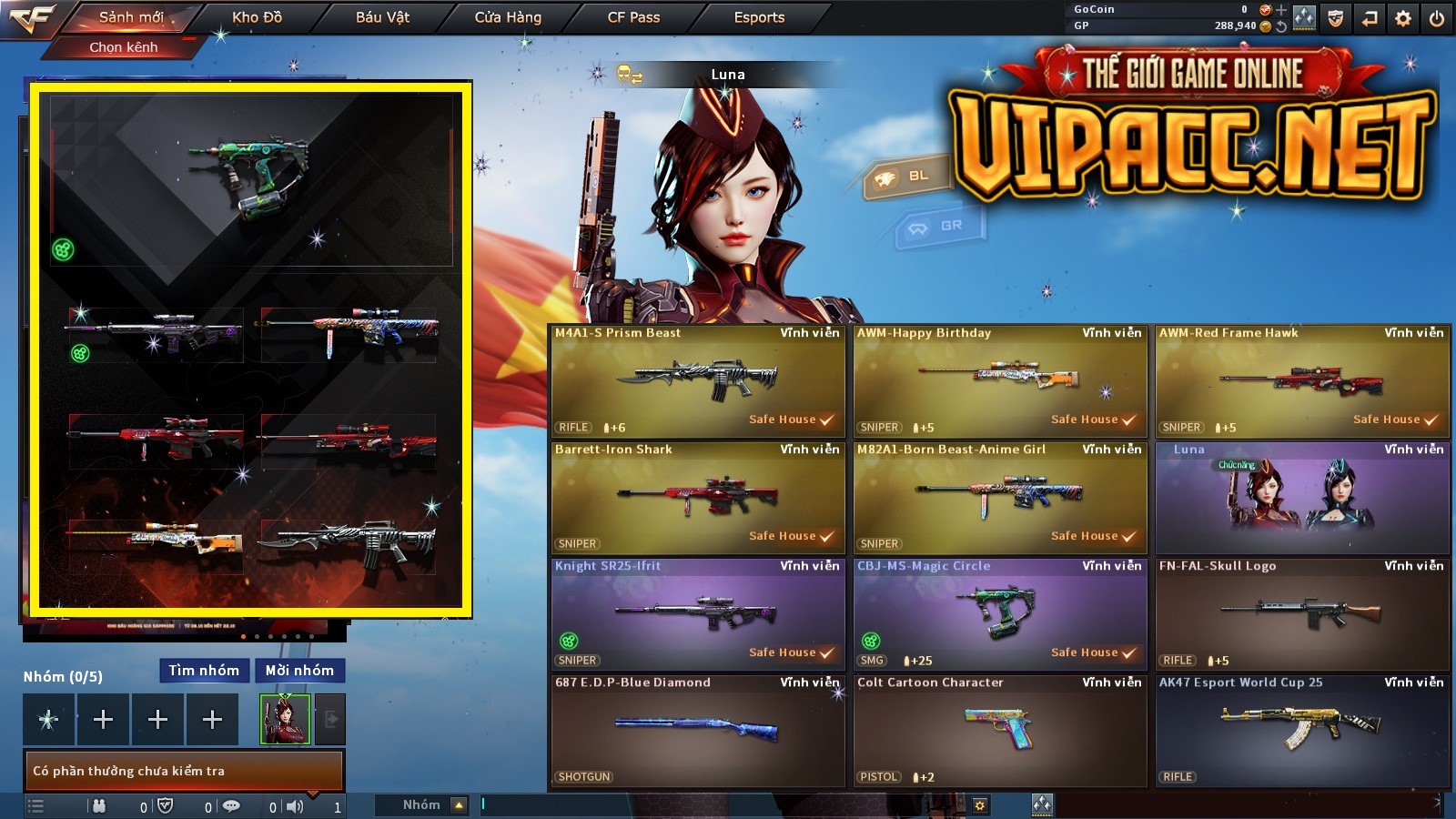The width and height of the screenshot is (1456, 819).
Task: Select the Knight SR25-Ifrit card
Action: point(698,614)
